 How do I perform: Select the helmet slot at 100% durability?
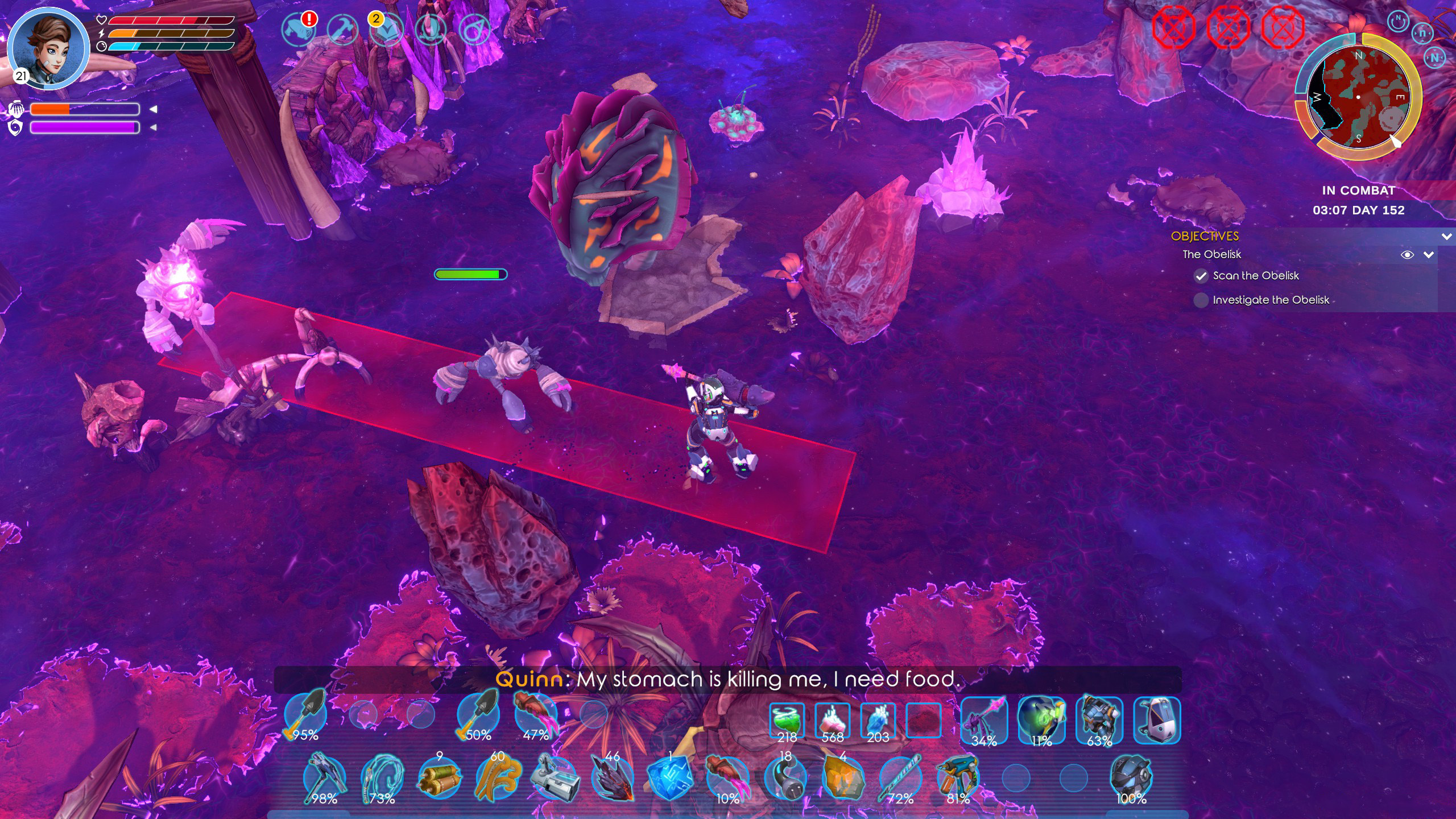tap(1131, 778)
